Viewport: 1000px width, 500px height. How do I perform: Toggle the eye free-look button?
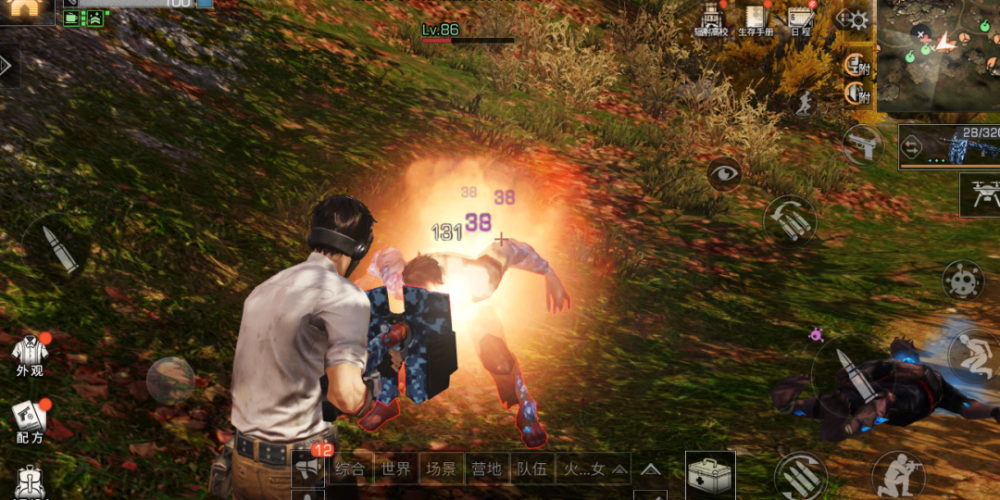(724, 174)
